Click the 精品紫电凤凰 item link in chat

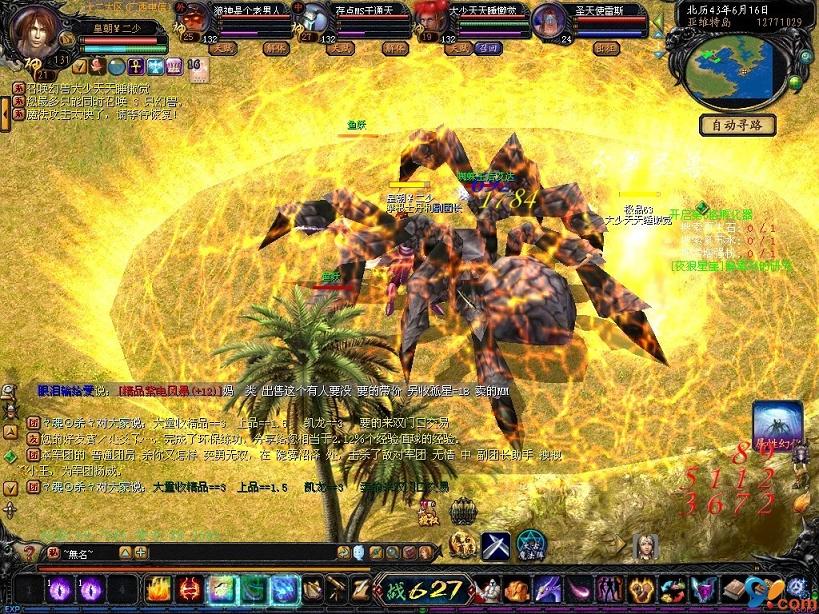click(x=163, y=391)
